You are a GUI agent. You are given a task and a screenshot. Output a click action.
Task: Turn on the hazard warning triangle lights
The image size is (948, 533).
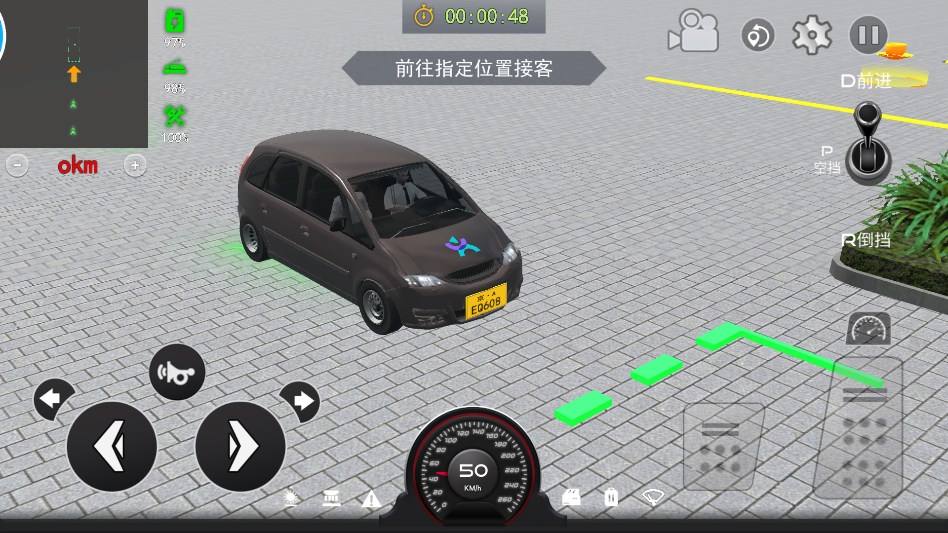click(x=371, y=498)
